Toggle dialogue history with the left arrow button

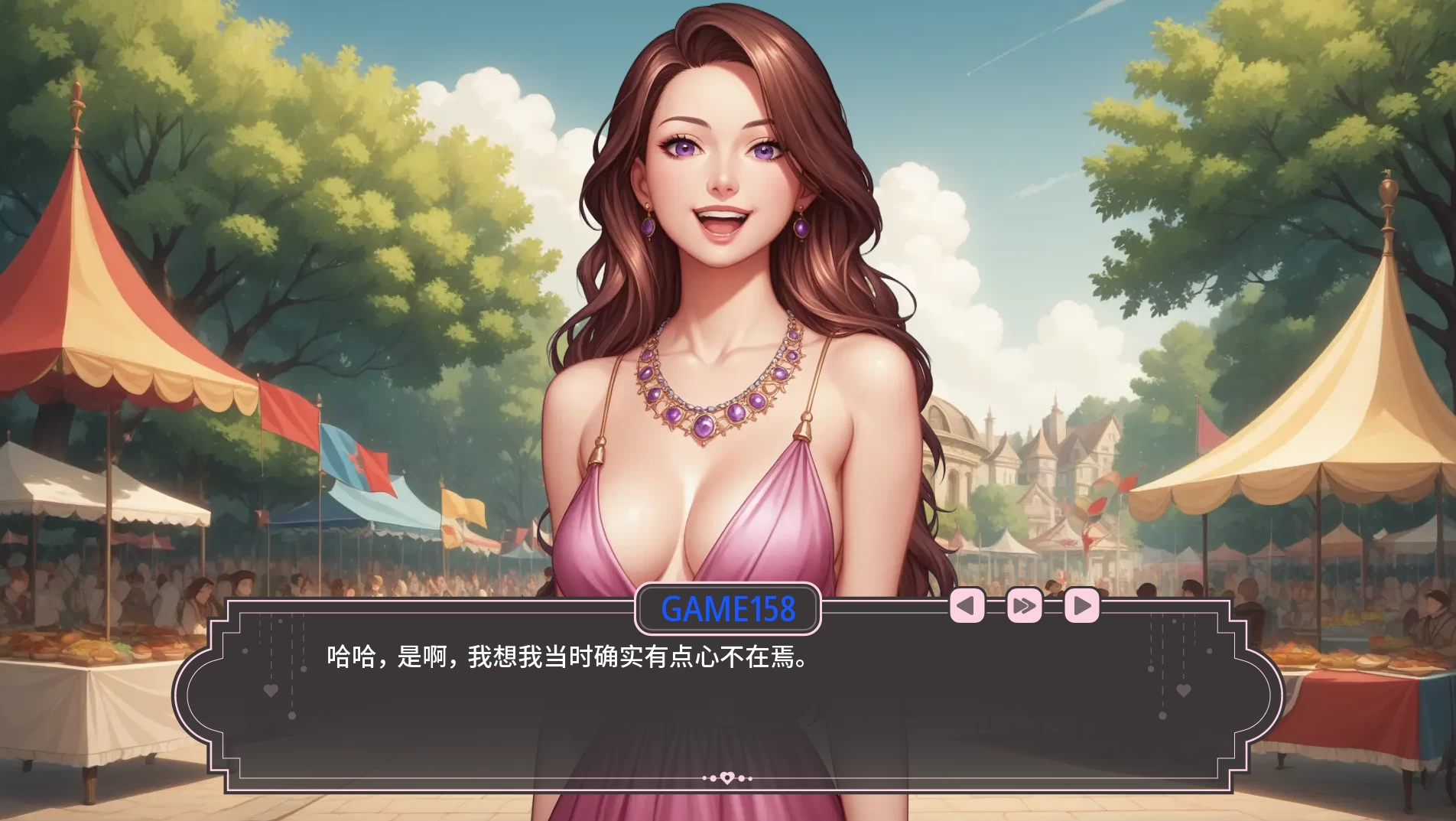pos(967,605)
